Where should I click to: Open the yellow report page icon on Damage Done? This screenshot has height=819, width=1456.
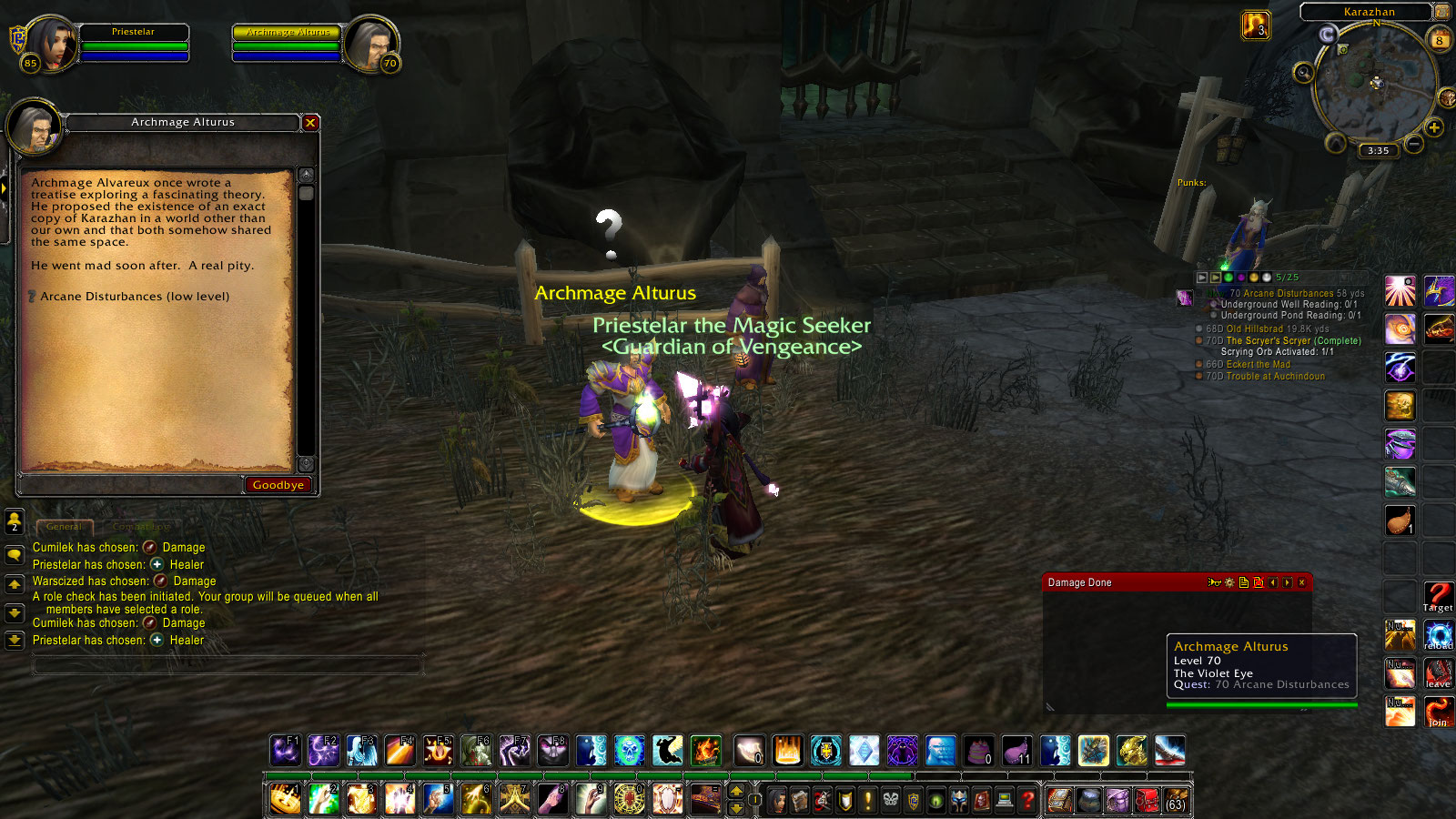tap(1244, 582)
